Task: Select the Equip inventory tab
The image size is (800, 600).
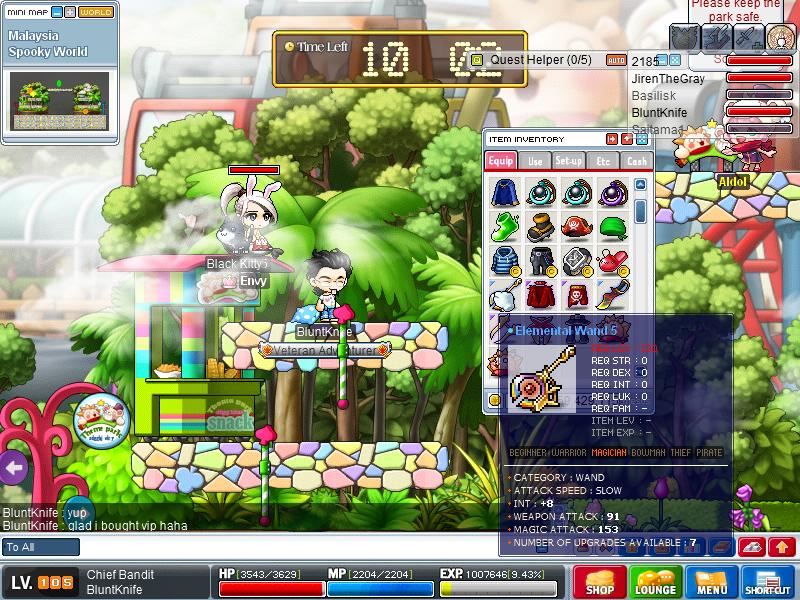Action: tap(501, 161)
